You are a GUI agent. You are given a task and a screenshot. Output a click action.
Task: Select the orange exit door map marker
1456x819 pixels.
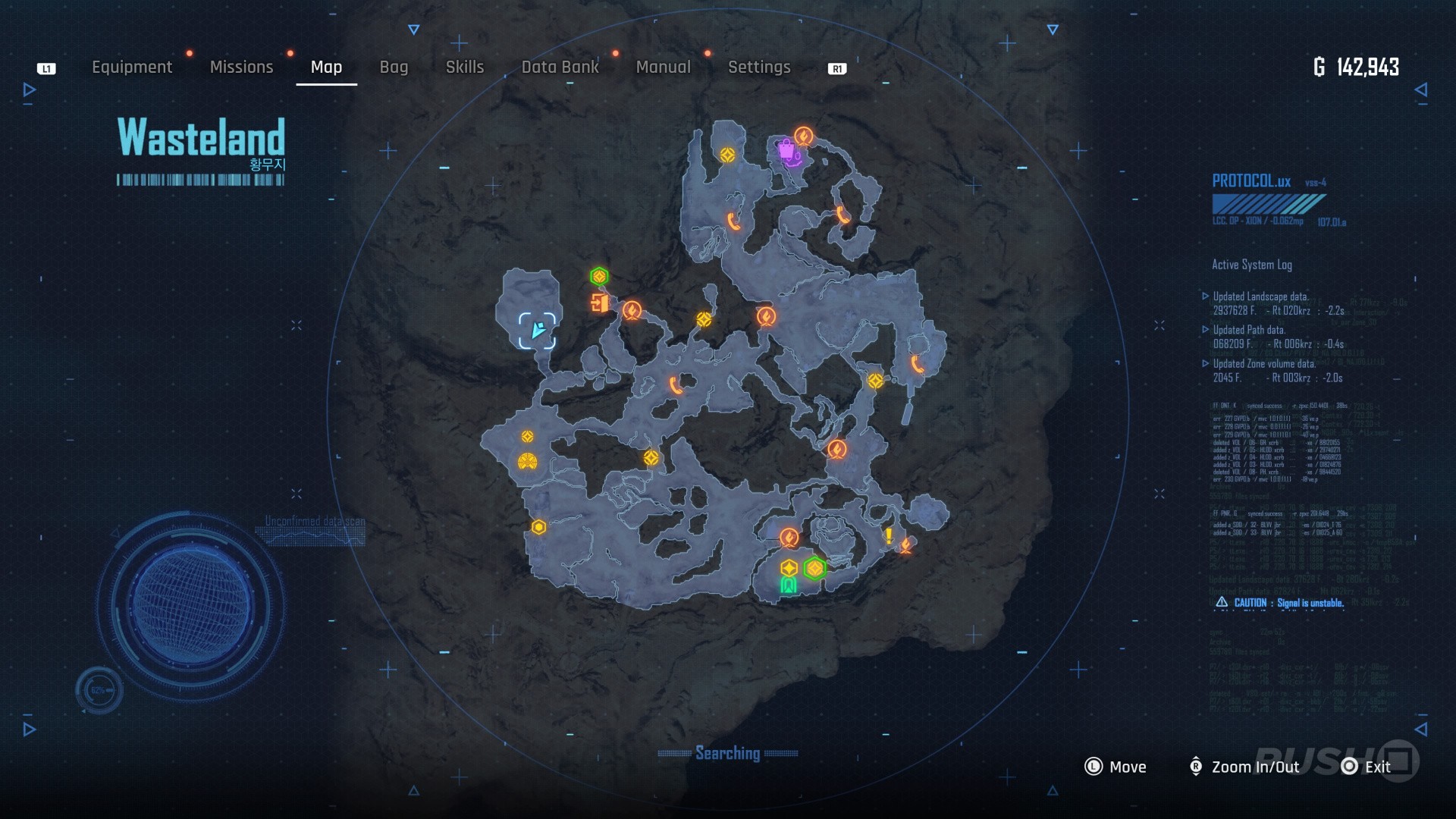pyautogui.click(x=599, y=303)
